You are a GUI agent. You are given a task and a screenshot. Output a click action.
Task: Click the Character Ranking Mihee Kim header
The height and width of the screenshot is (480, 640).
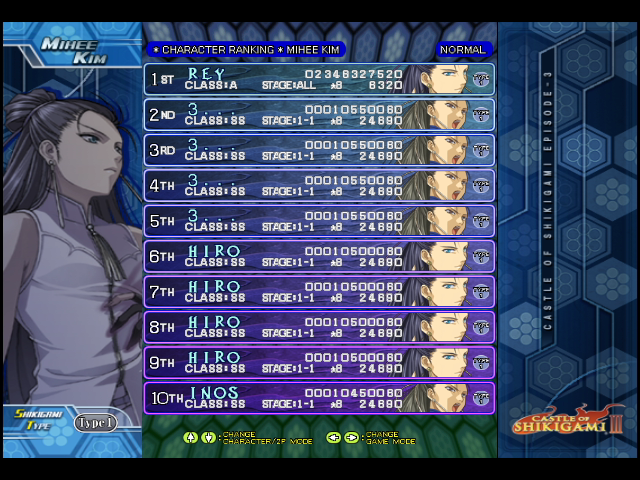[245, 49]
